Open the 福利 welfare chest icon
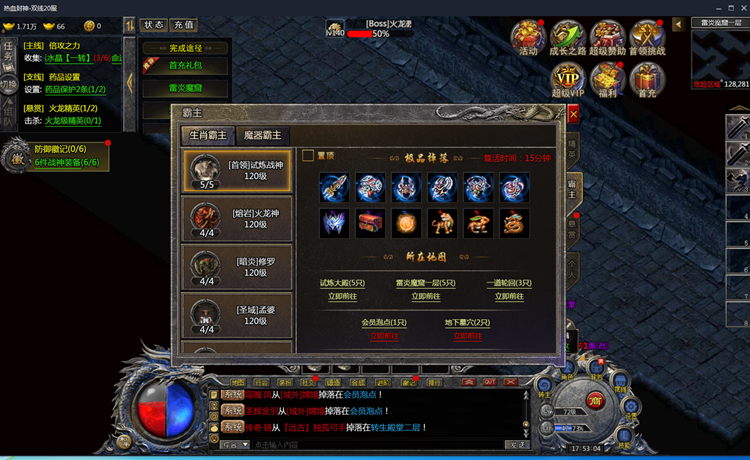Screen dimensions: 750x460 click(607, 80)
